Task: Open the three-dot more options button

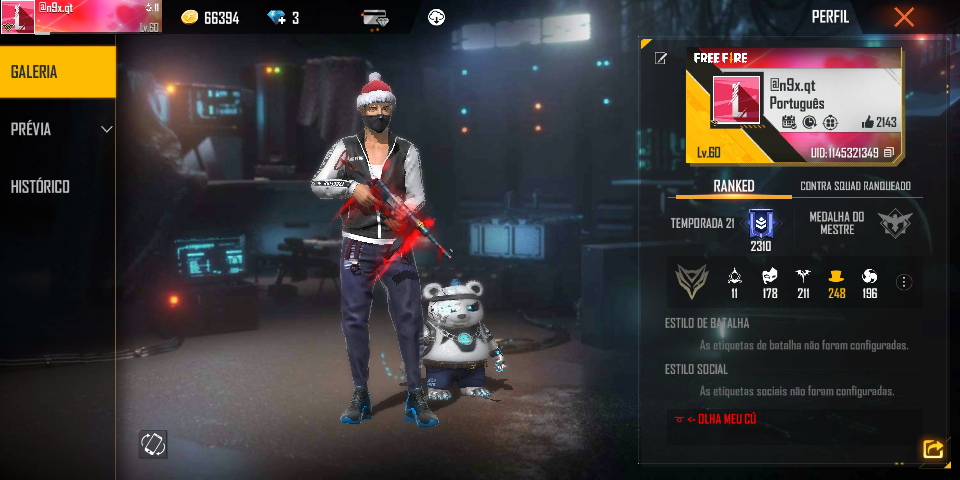Action: (904, 282)
